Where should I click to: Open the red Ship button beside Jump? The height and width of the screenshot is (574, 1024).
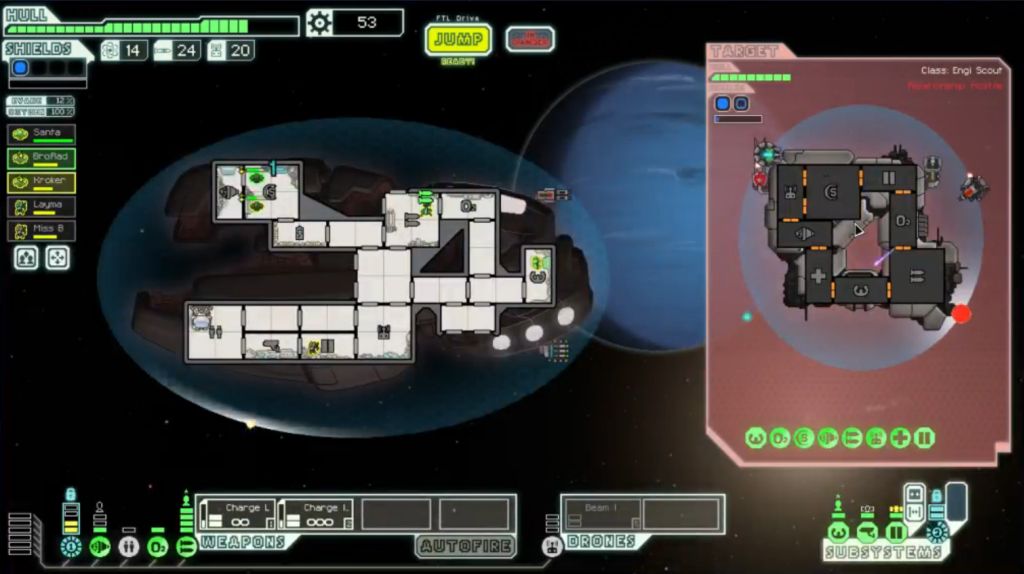530,39
